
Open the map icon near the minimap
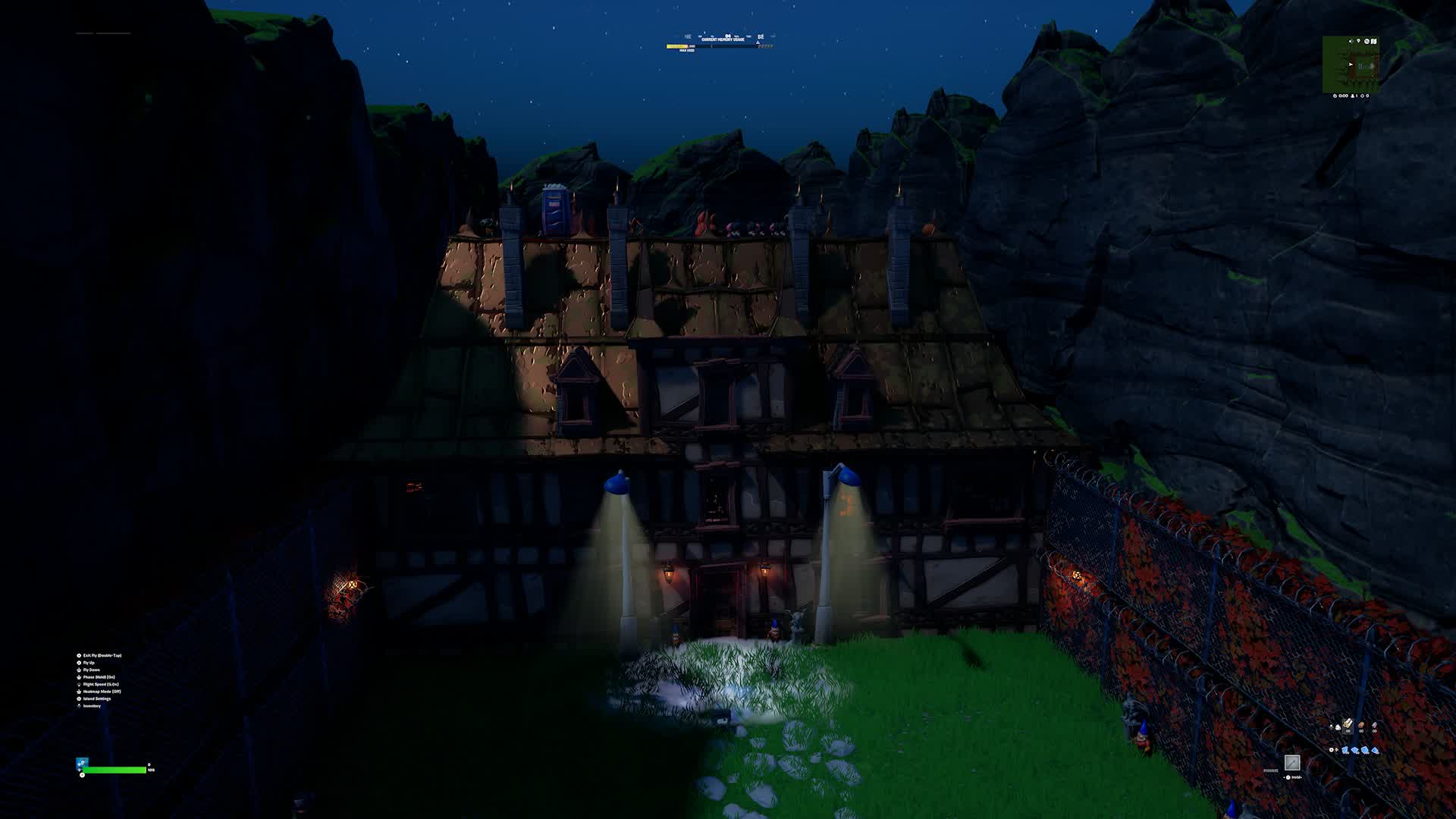[x=1374, y=42]
